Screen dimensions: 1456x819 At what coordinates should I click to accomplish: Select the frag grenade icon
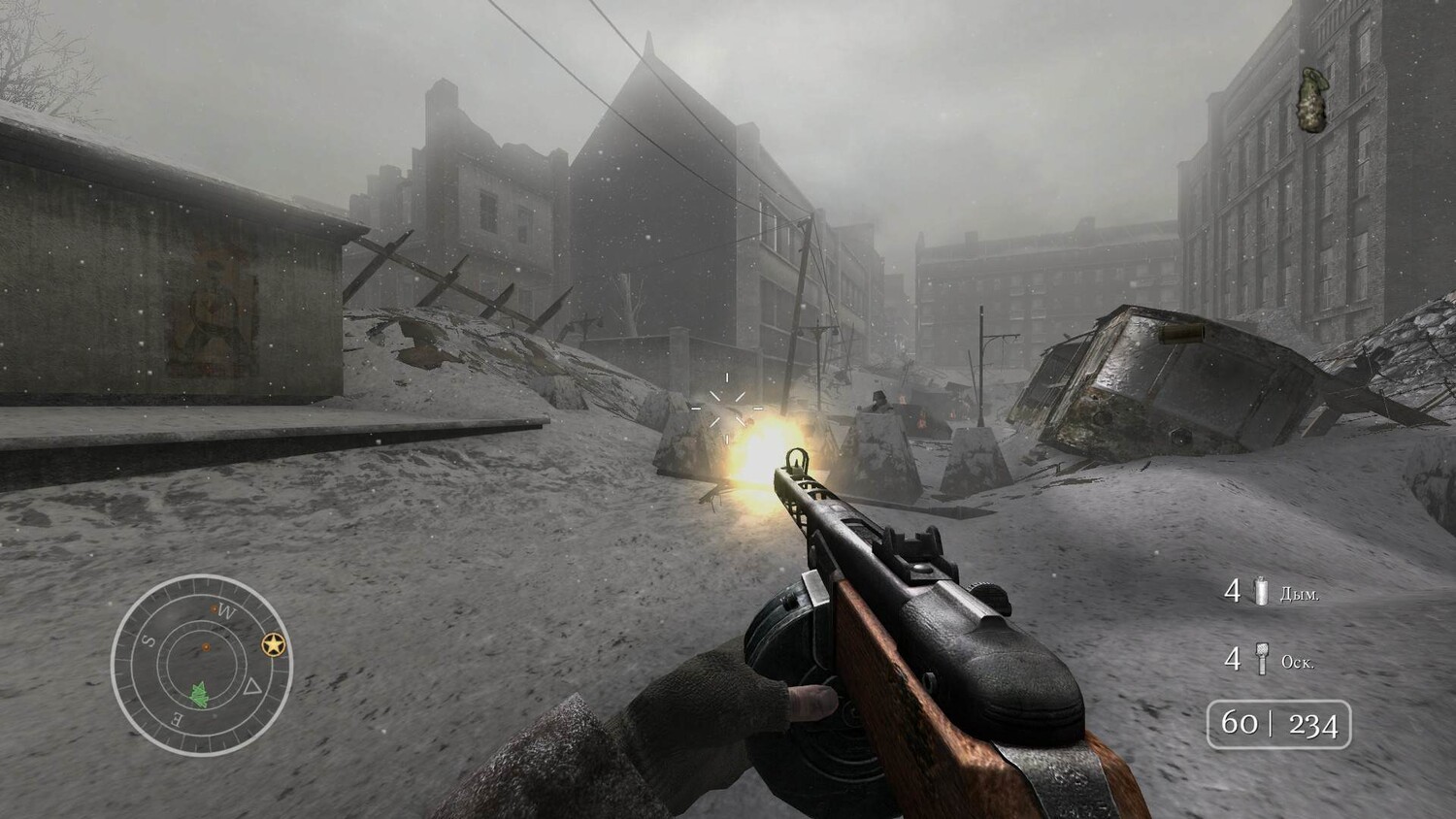1262,660
